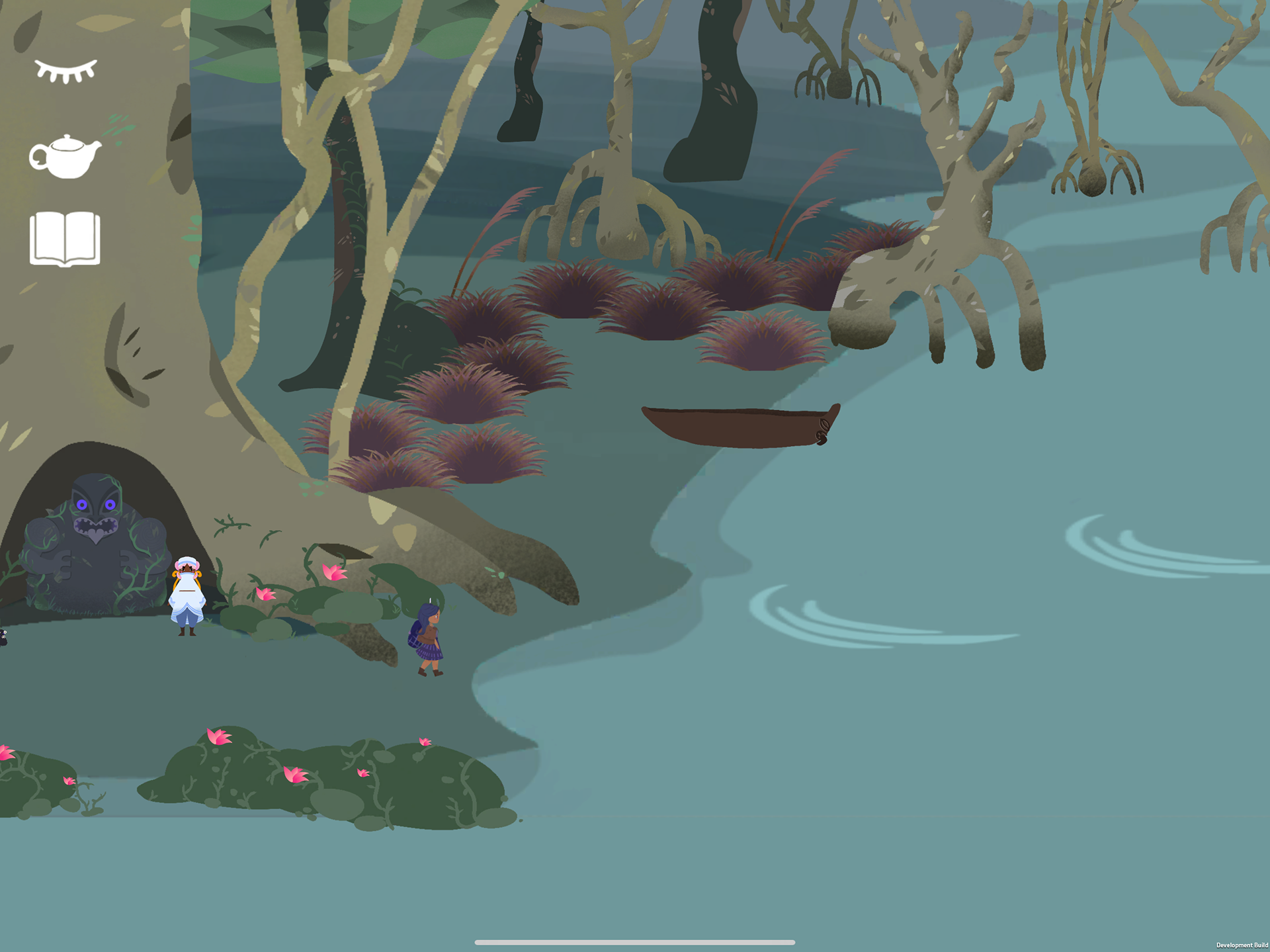Screen dimensions: 1270x952
Task: Toggle sleep mode via the eyelash icon
Action: [x=64, y=68]
